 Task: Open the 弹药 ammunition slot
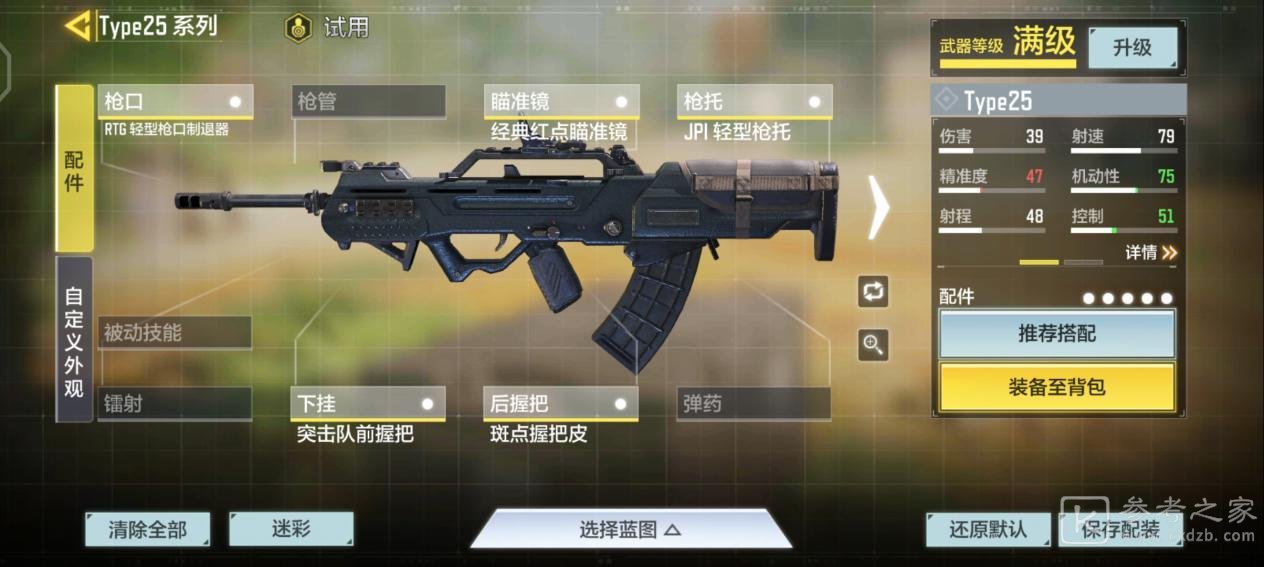pyautogui.click(x=754, y=404)
